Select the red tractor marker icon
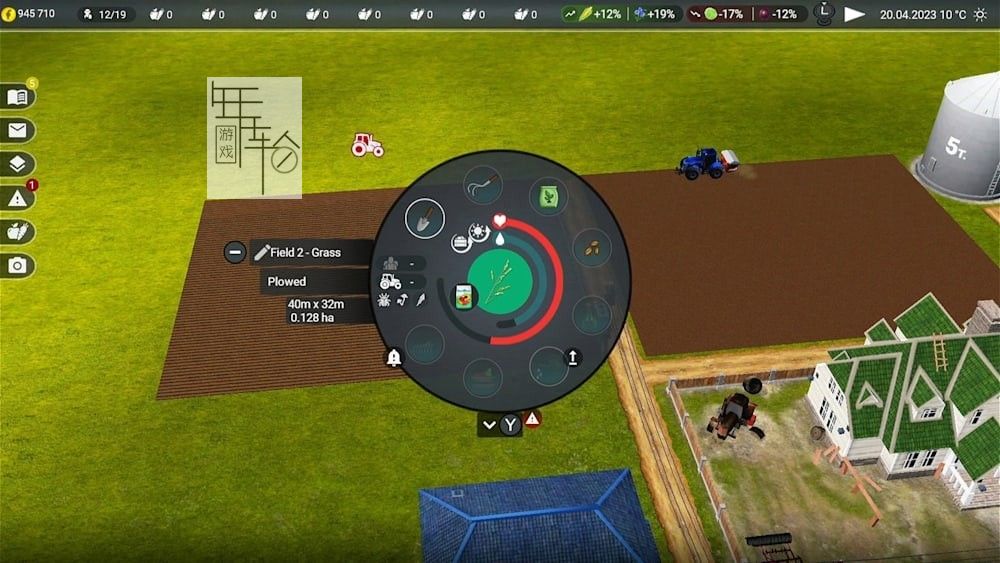The width and height of the screenshot is (1000, 563). (x=367, y=145)
